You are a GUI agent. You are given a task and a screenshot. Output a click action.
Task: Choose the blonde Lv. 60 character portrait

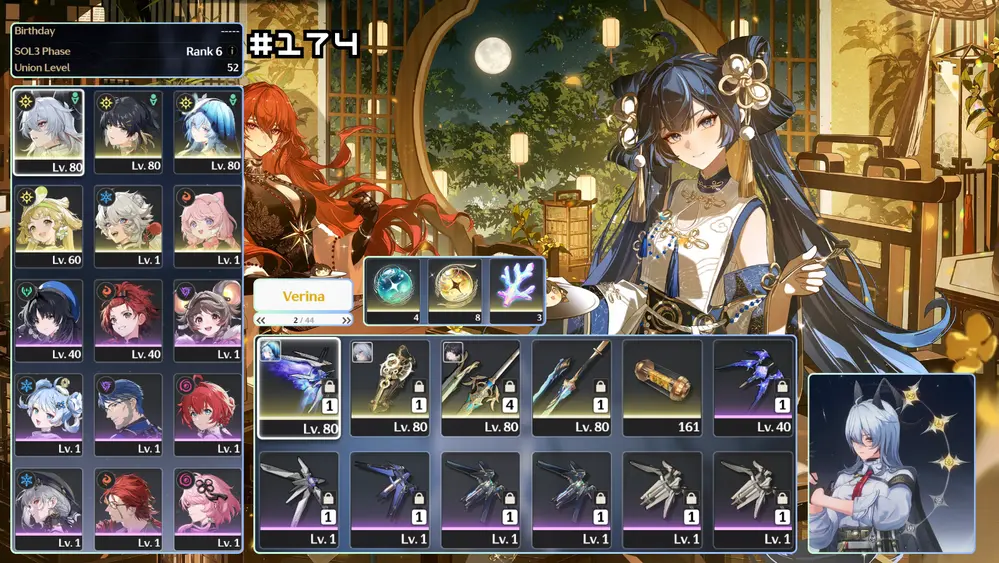(x=48, y=225)
